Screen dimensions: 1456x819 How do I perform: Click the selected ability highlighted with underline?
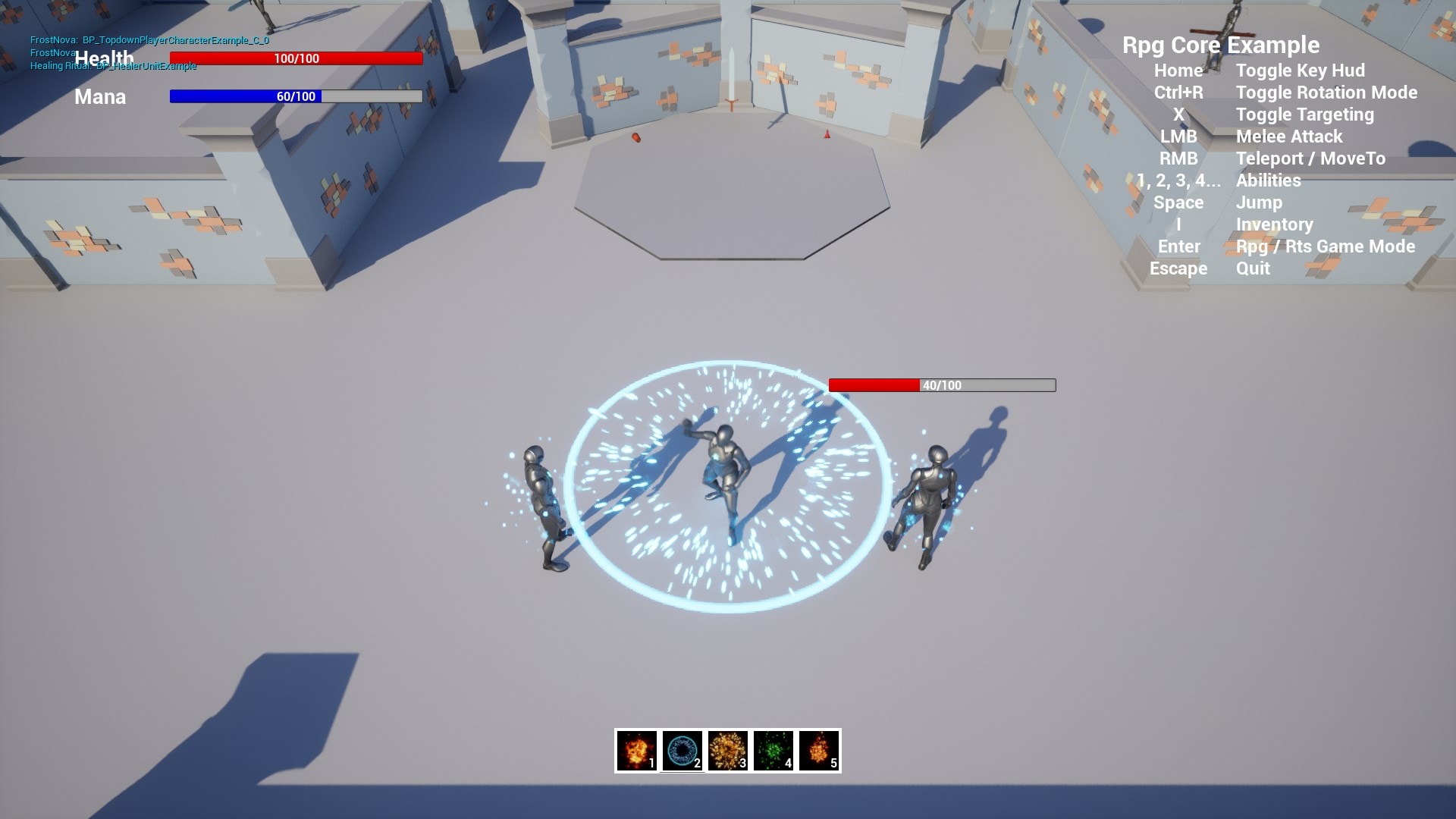tap(682, 752)
